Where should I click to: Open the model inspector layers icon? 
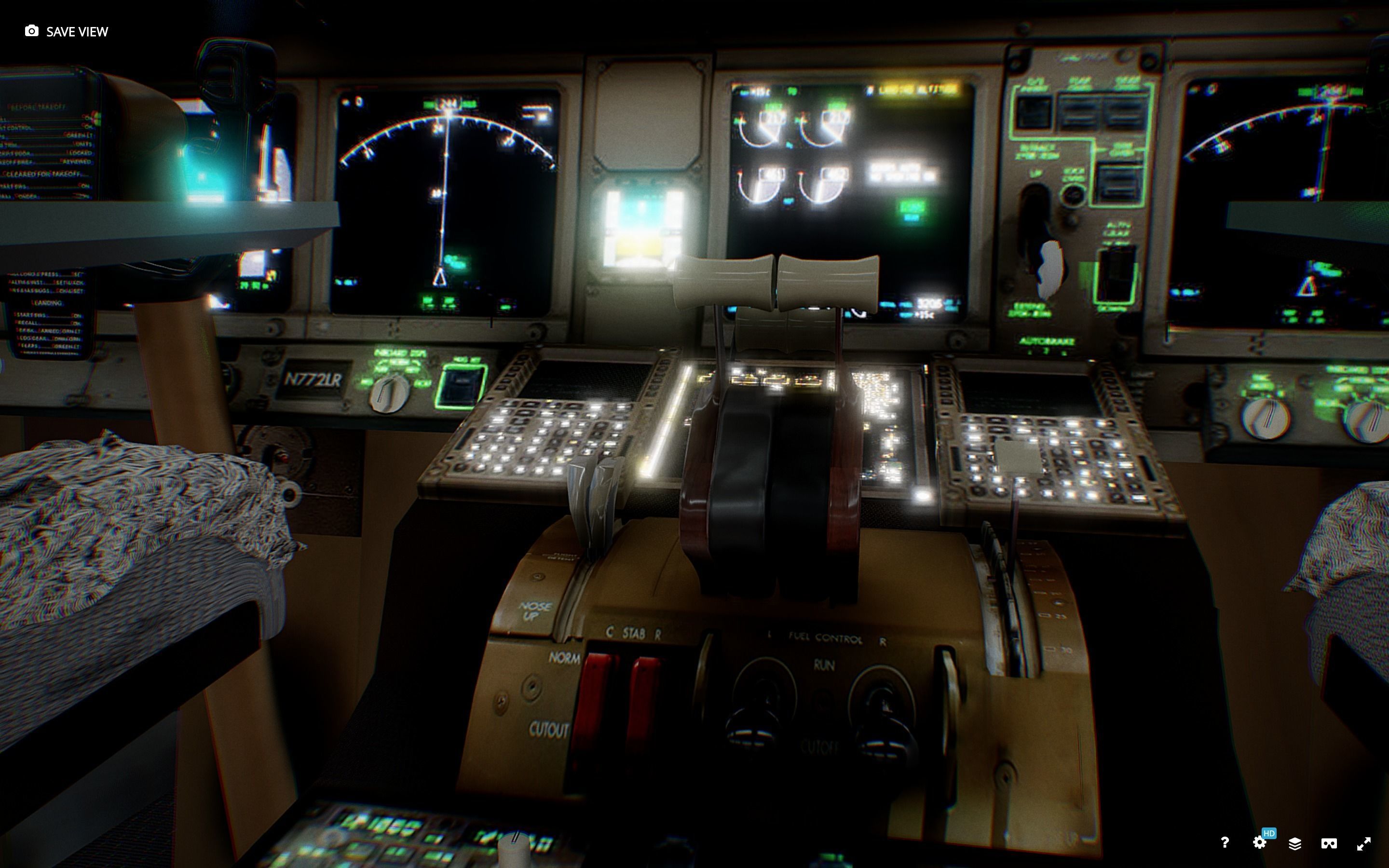pos(1296,843)
